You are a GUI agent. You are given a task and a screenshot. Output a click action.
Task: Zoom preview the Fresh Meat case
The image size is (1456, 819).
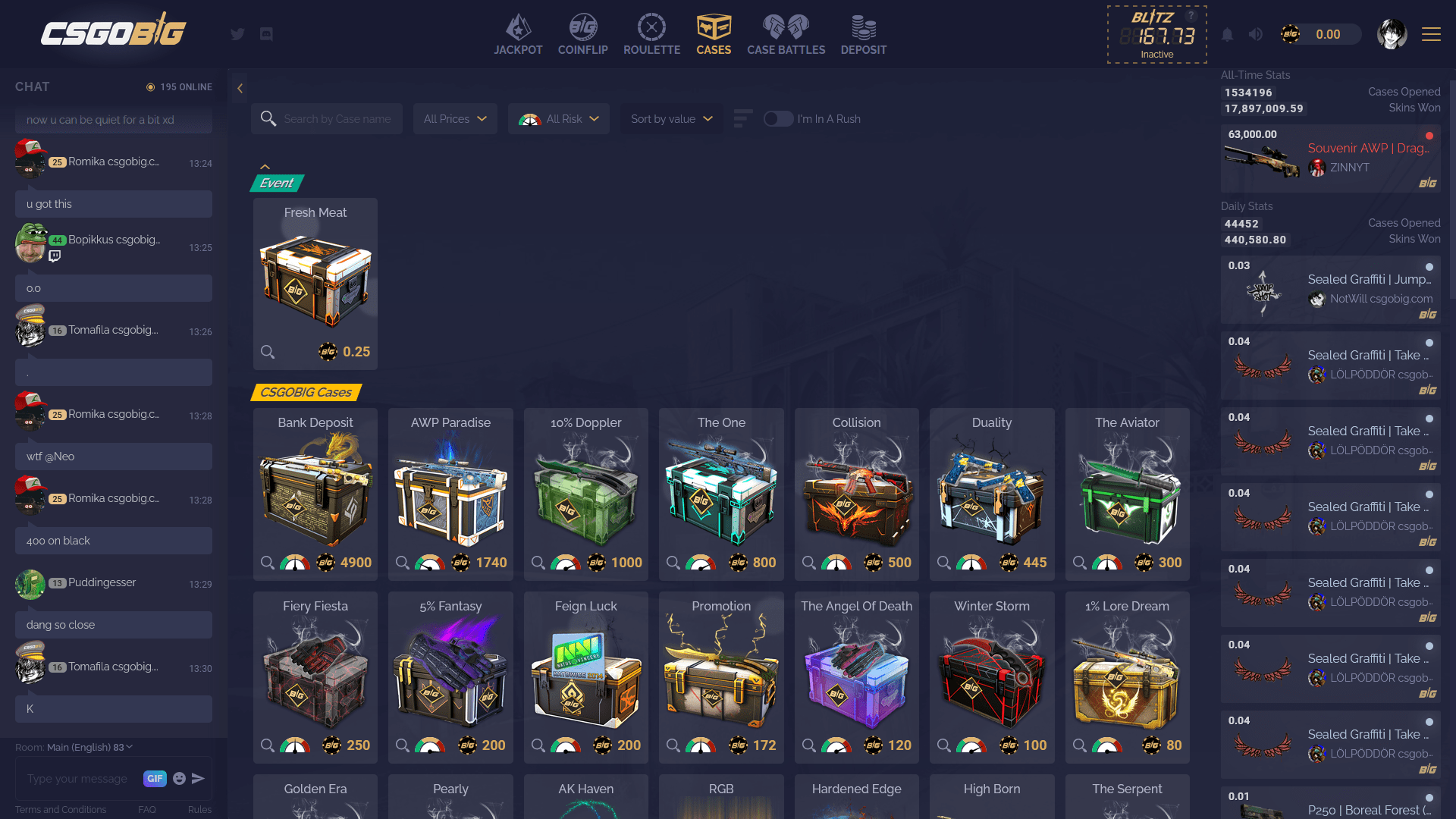[268, 351]
